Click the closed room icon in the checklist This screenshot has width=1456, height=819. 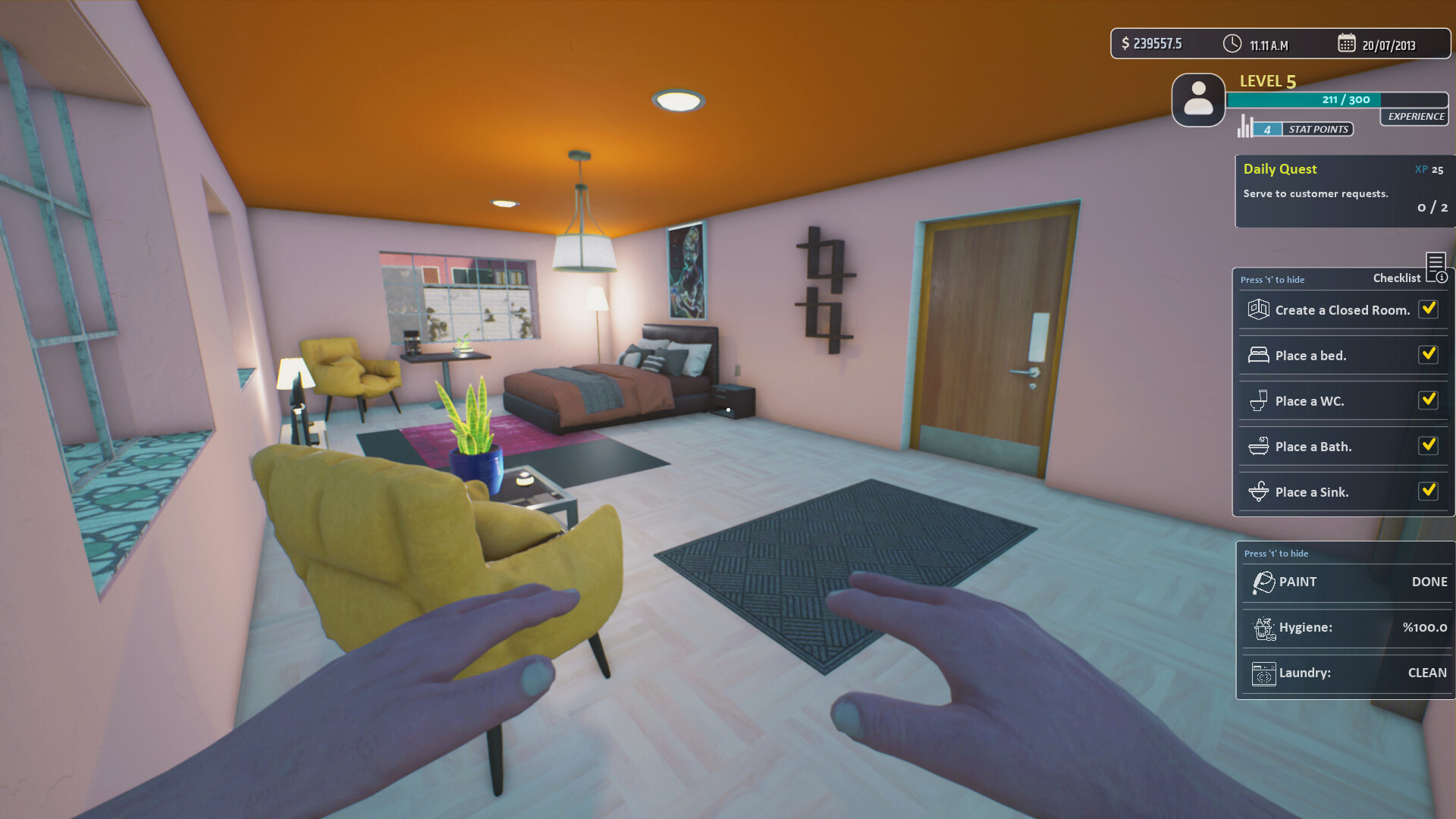1257,309
